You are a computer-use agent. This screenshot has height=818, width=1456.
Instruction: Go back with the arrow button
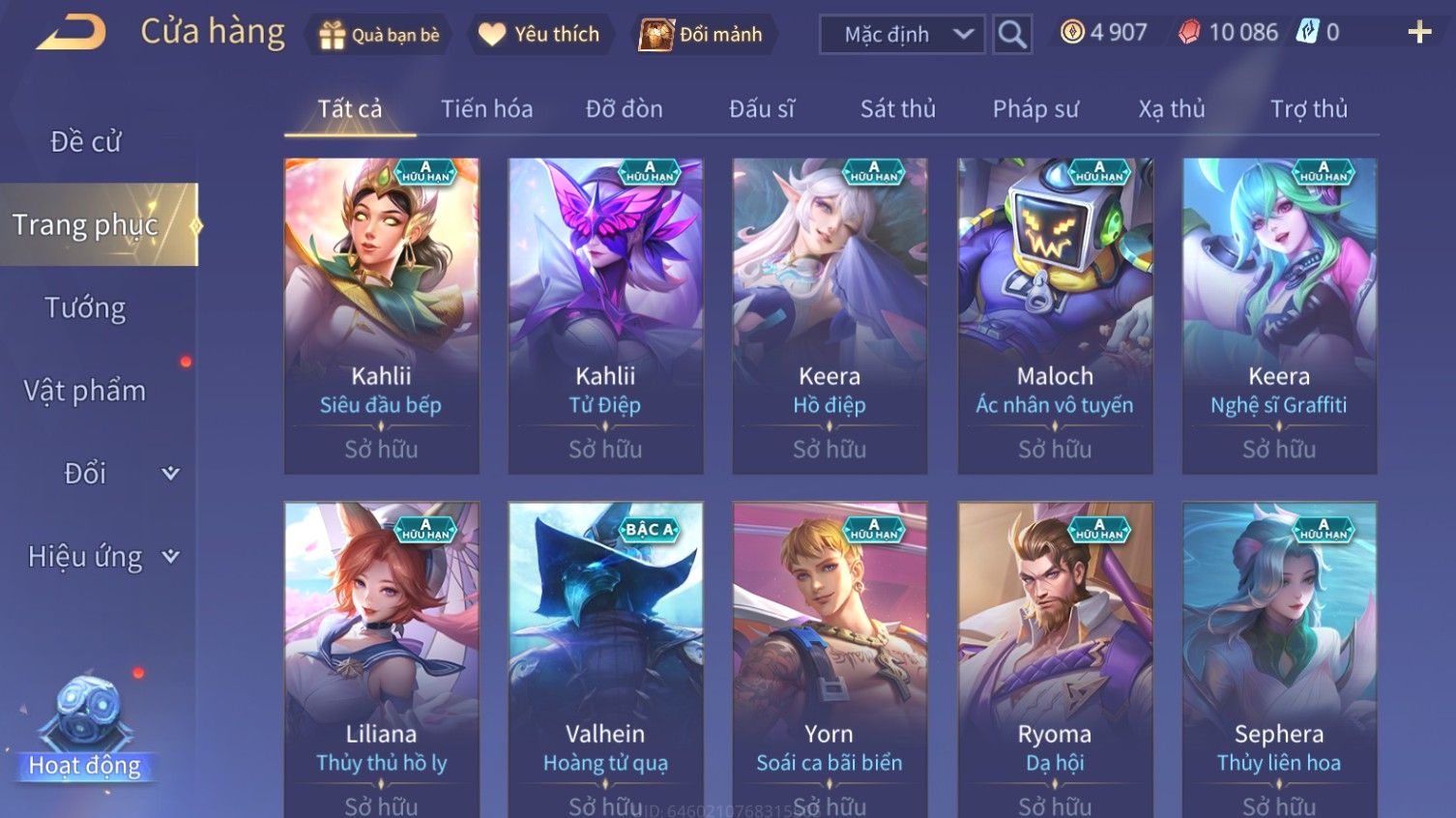click(71, 33)
